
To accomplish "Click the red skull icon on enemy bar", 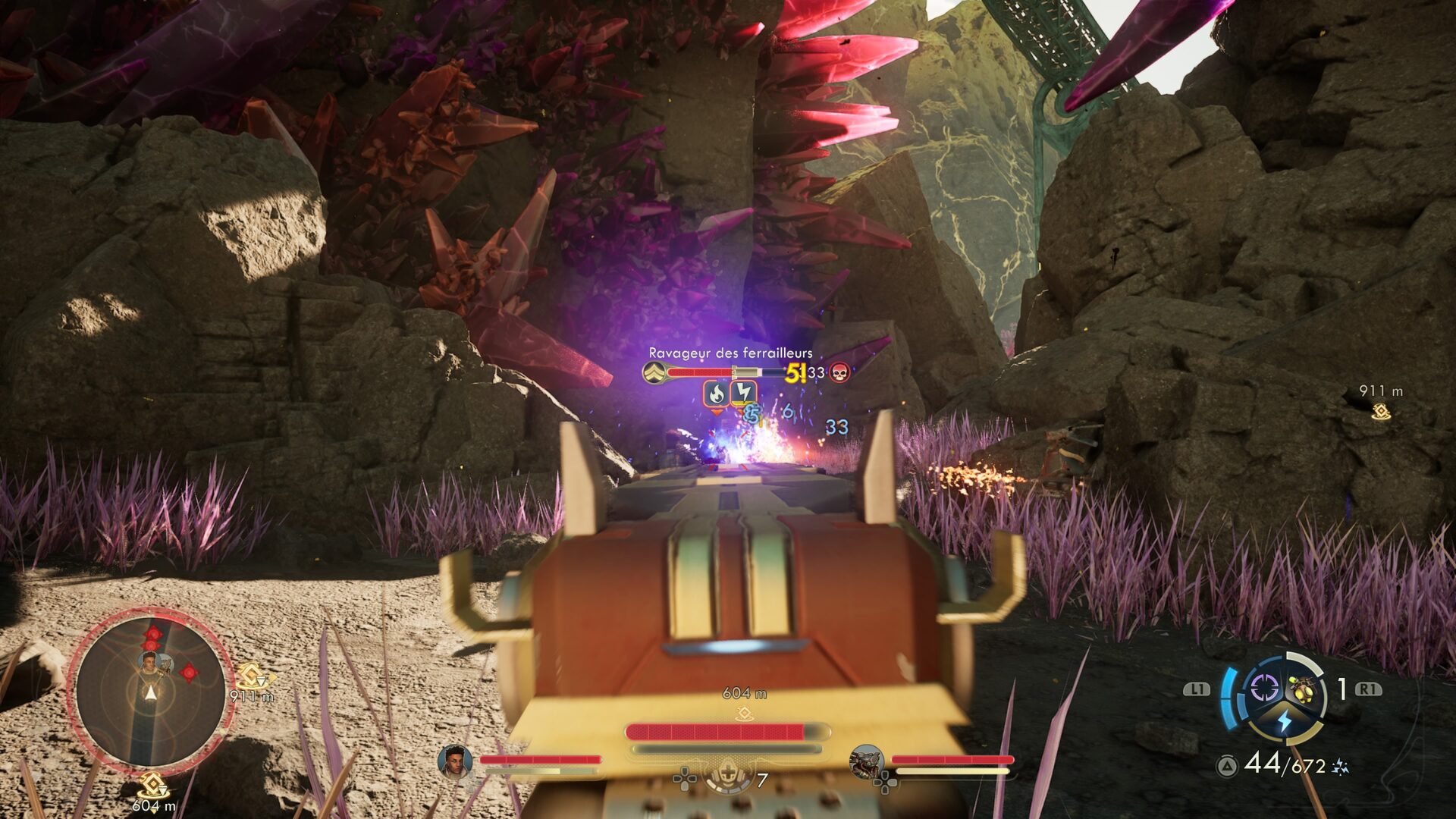I will point(839,372).
